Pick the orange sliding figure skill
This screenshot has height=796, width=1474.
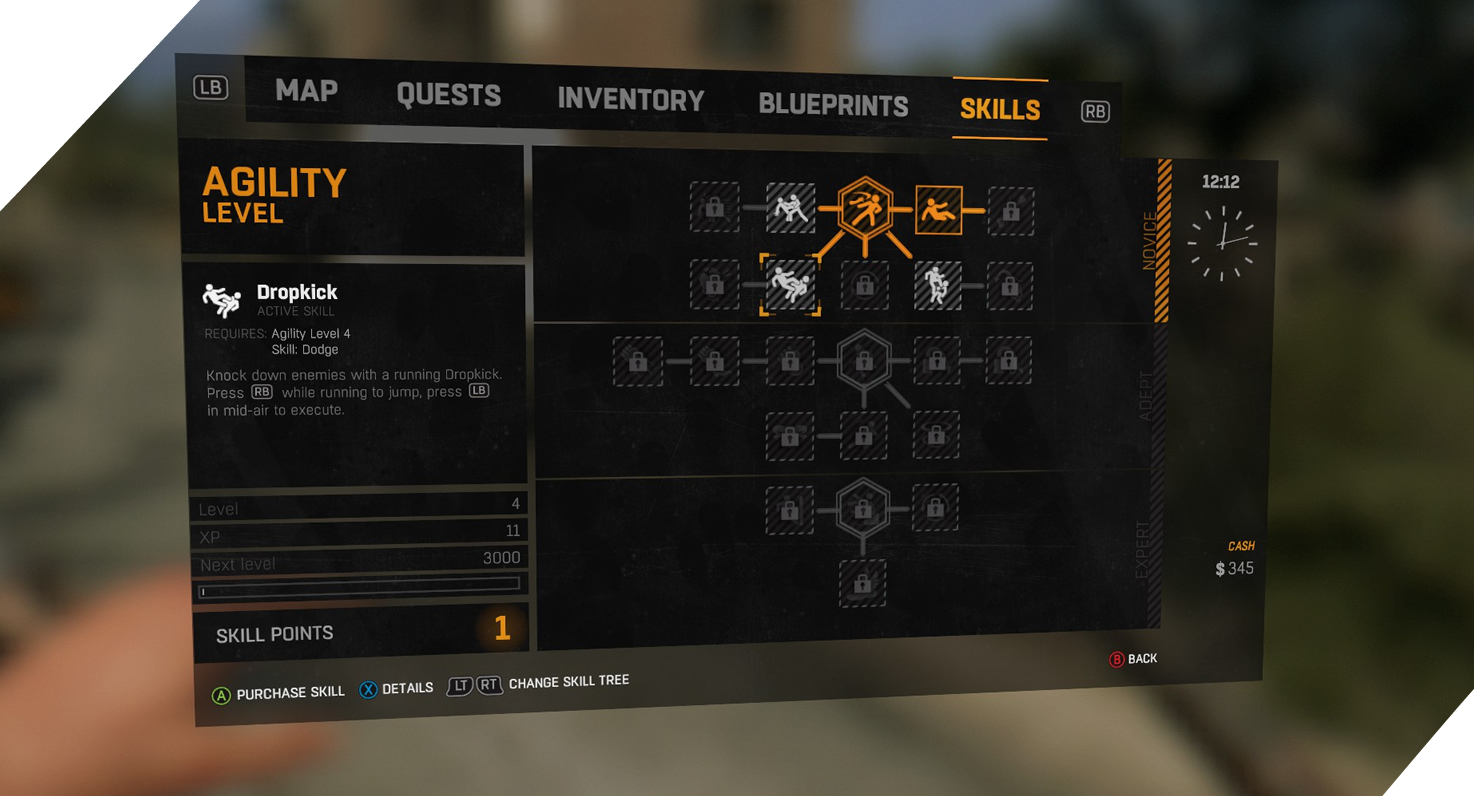coord(938,211)
